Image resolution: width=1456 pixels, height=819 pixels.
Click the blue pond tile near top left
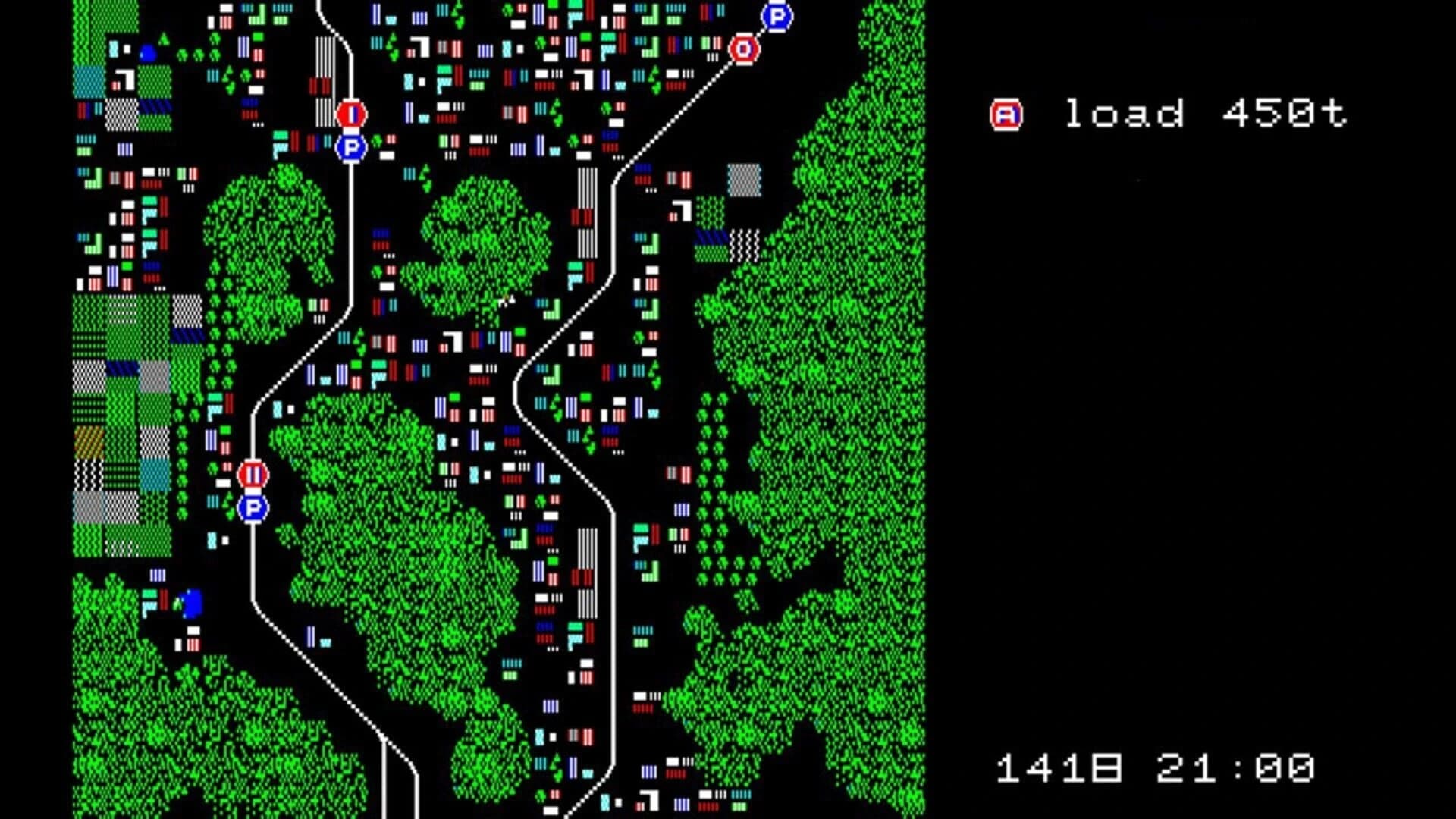pyautogui.click(x=149, y=52)
